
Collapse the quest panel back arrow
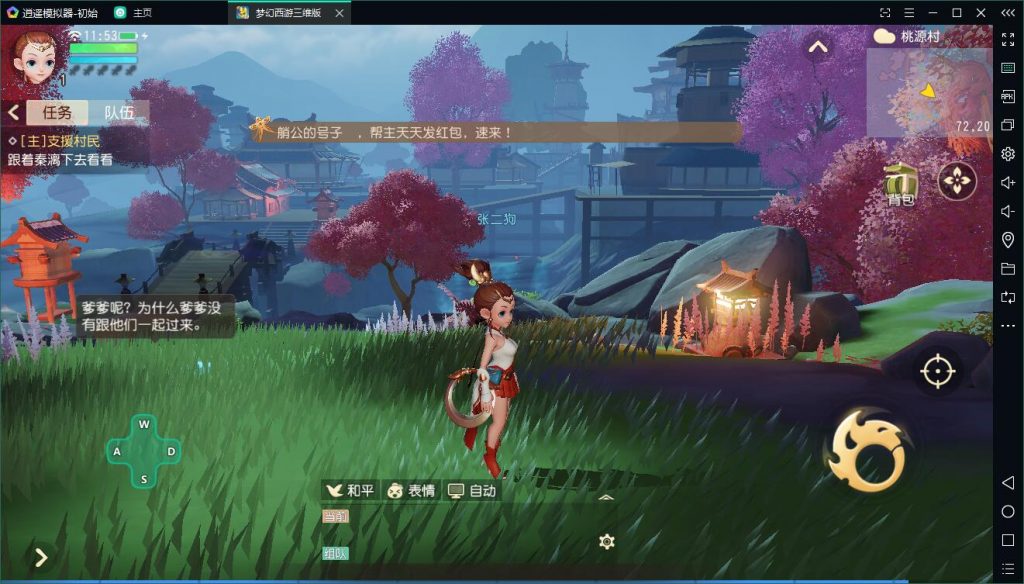point(13,112)
